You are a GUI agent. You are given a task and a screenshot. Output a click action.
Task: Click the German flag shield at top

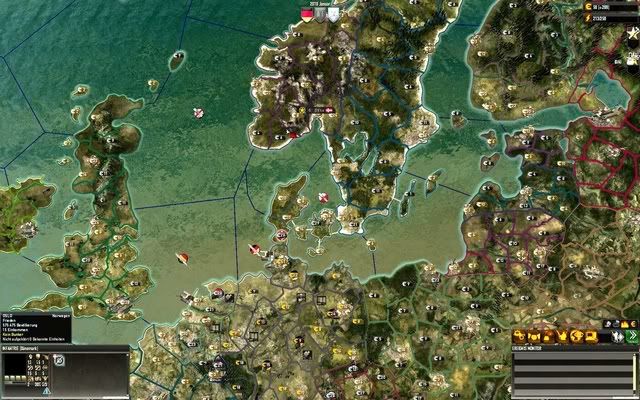tap(307, 12)
